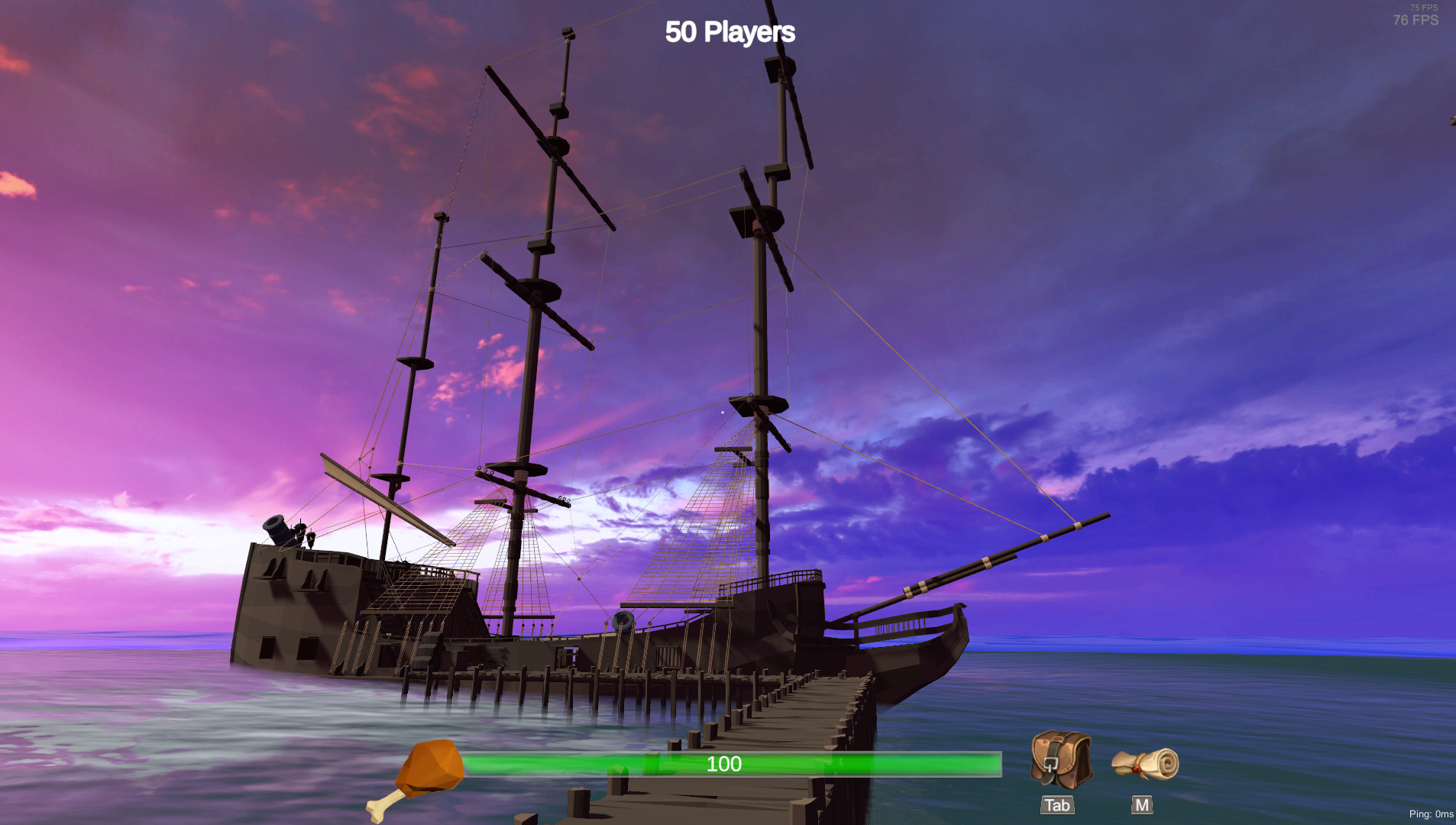The width and height of the screenshot is (1456, 825).
Task: Click the M keybind label
Action: [1142, 804]
